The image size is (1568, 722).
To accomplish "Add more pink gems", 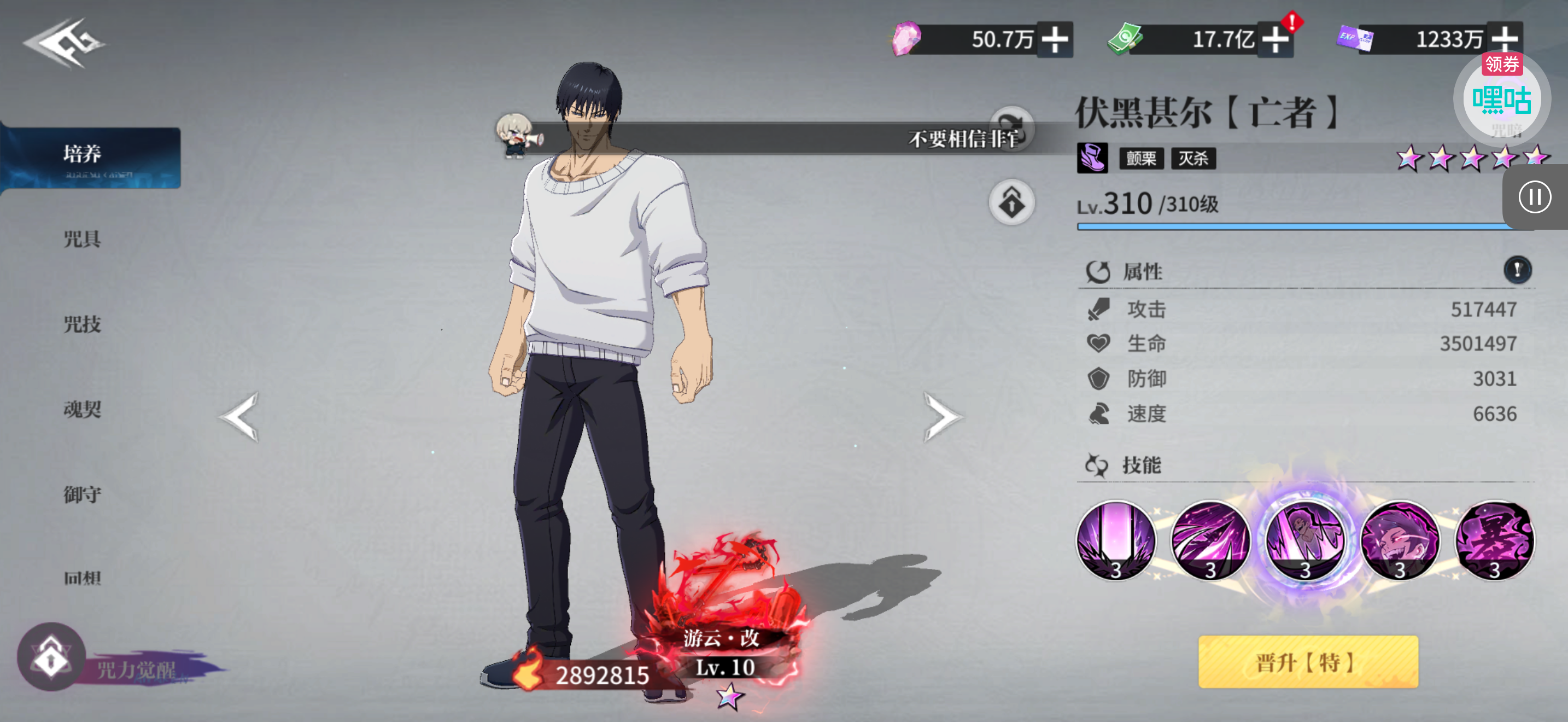I will pos(1055,40).
